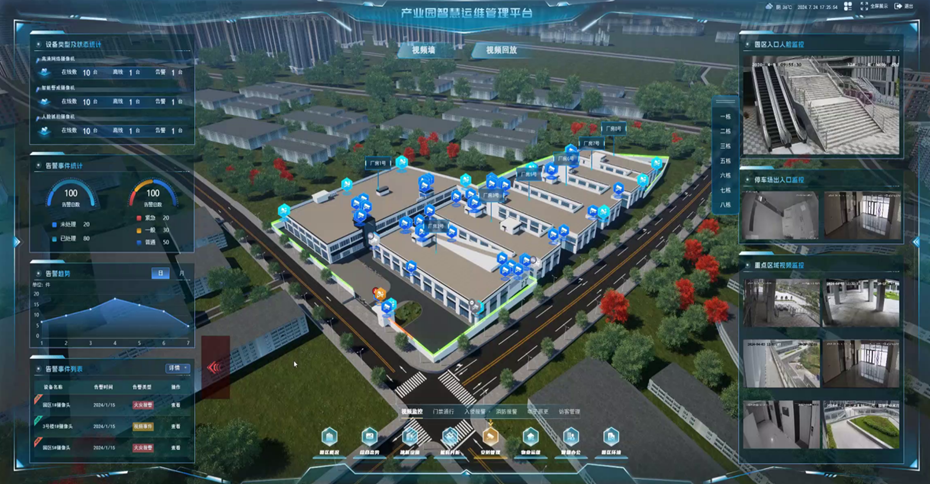Open the 园区环境 module icon
This screenshot has height=484, width=930.
(610, 437)
